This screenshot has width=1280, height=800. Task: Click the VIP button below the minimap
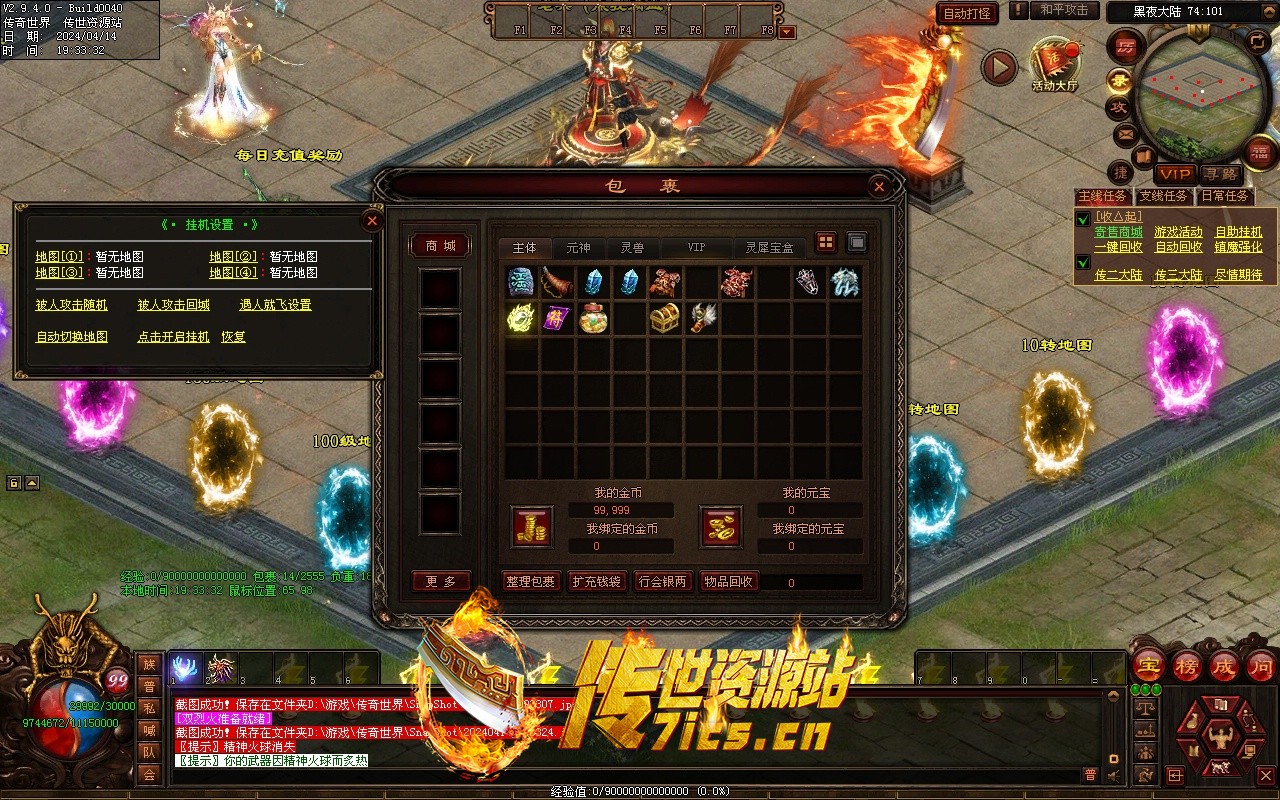(1176, 174)
